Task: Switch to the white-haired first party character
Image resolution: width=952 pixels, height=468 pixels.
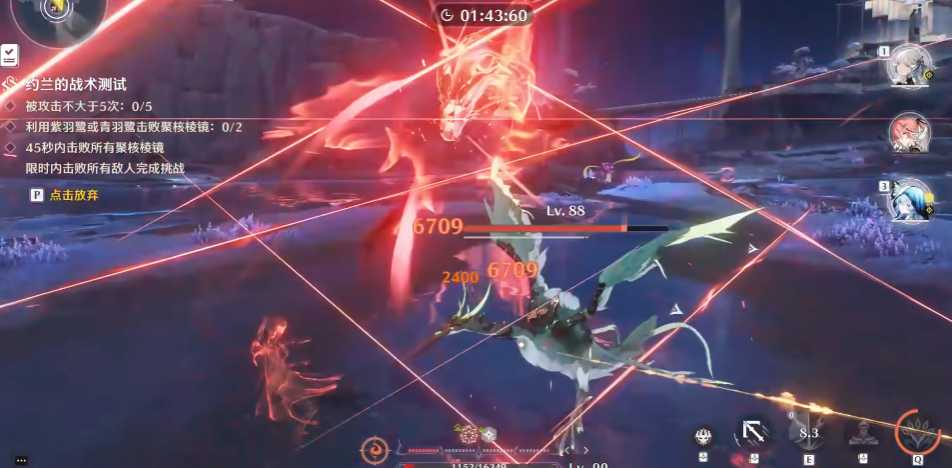Action: tap(910, 66)
